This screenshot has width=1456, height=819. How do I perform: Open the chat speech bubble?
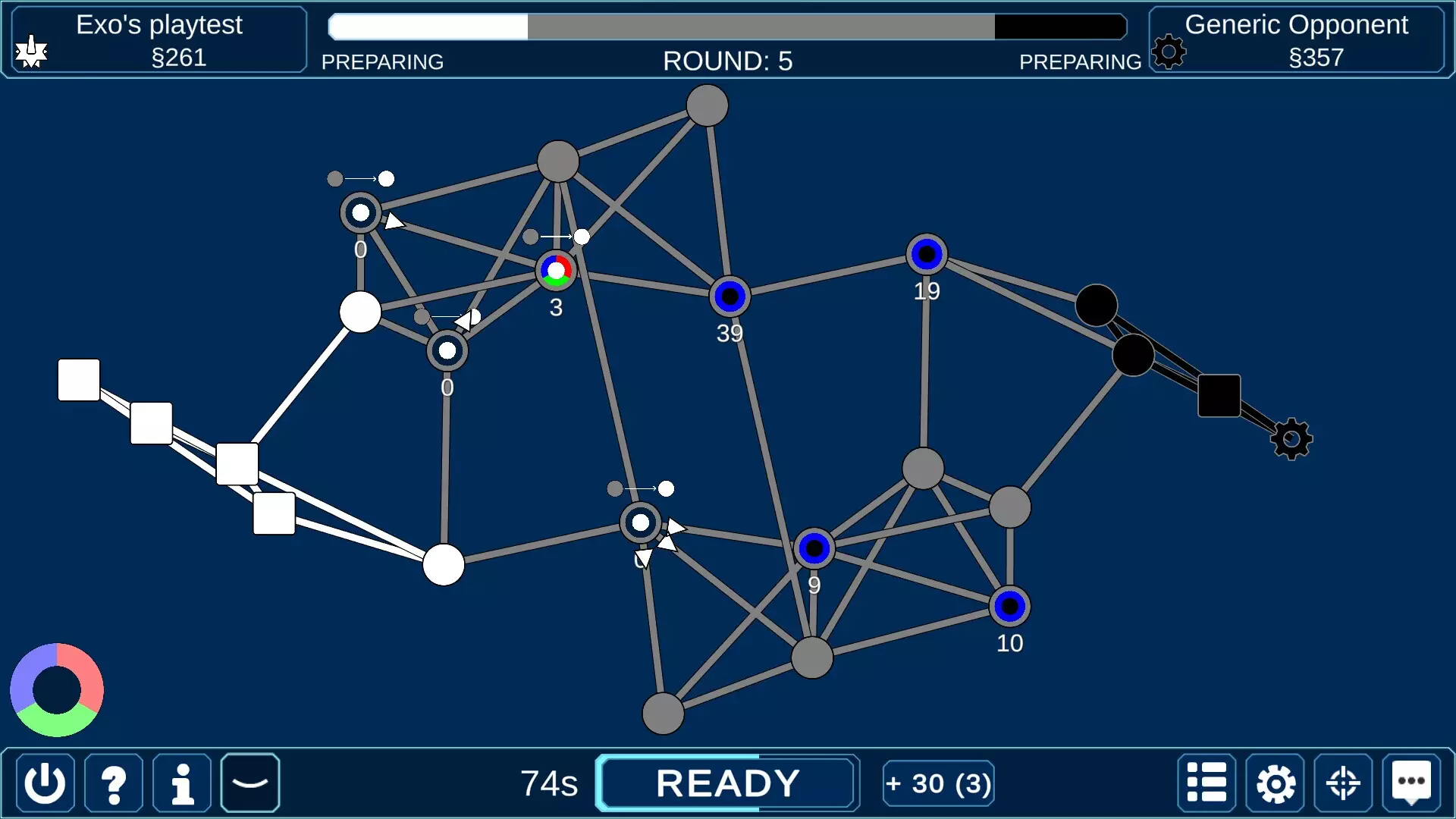tap(1411, 783)
